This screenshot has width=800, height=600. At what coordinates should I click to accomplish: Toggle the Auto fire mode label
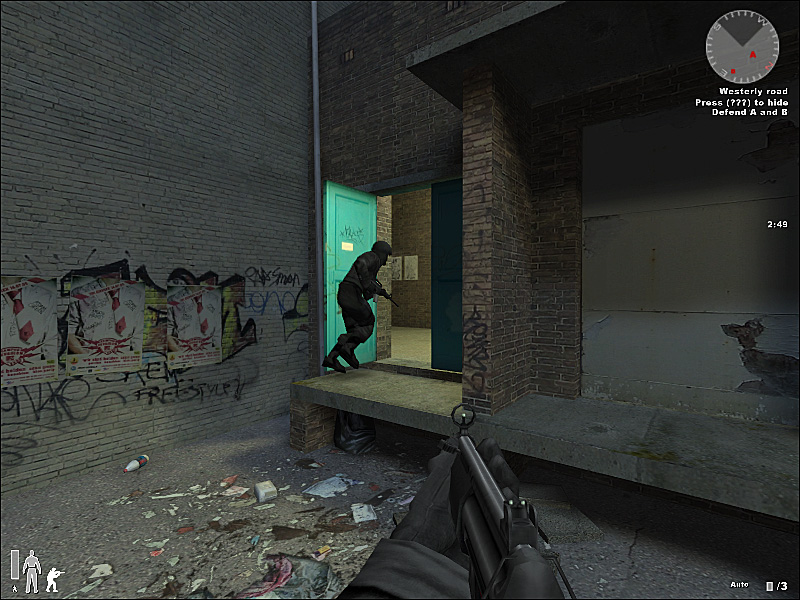point(741,585)
